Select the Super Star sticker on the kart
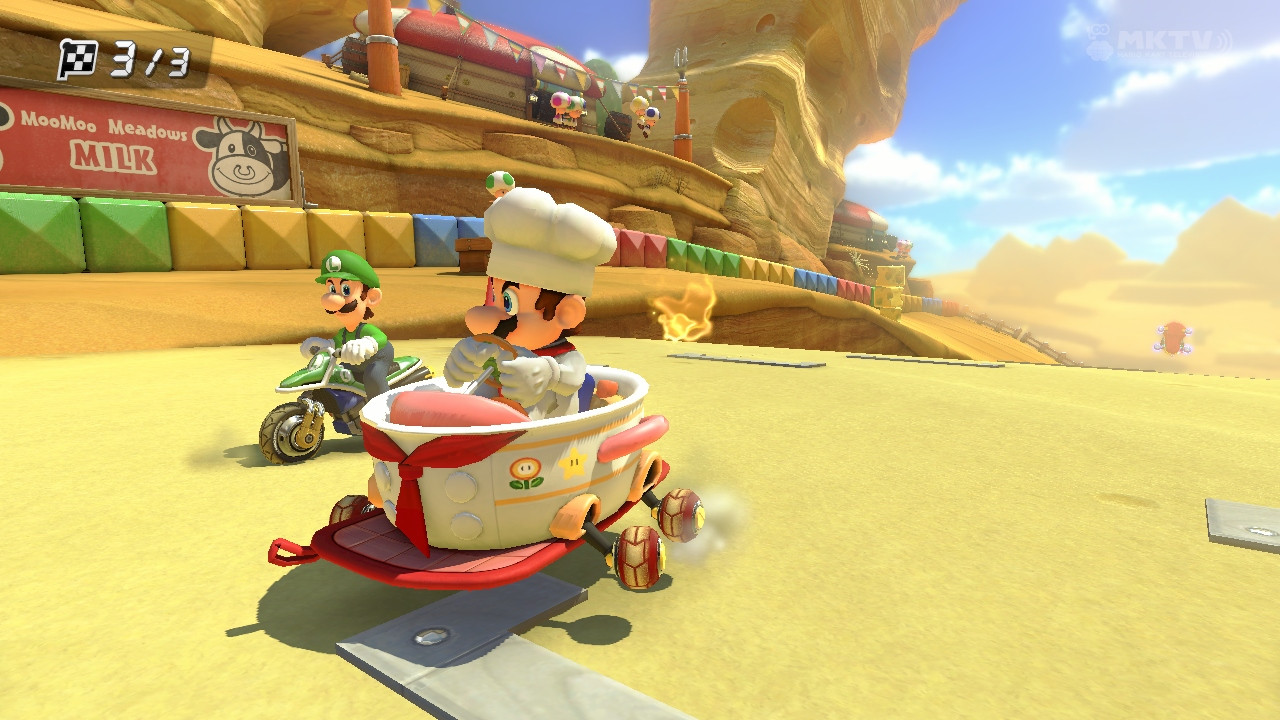This screenshot has width=1280, height=720. tap(573, 463)
